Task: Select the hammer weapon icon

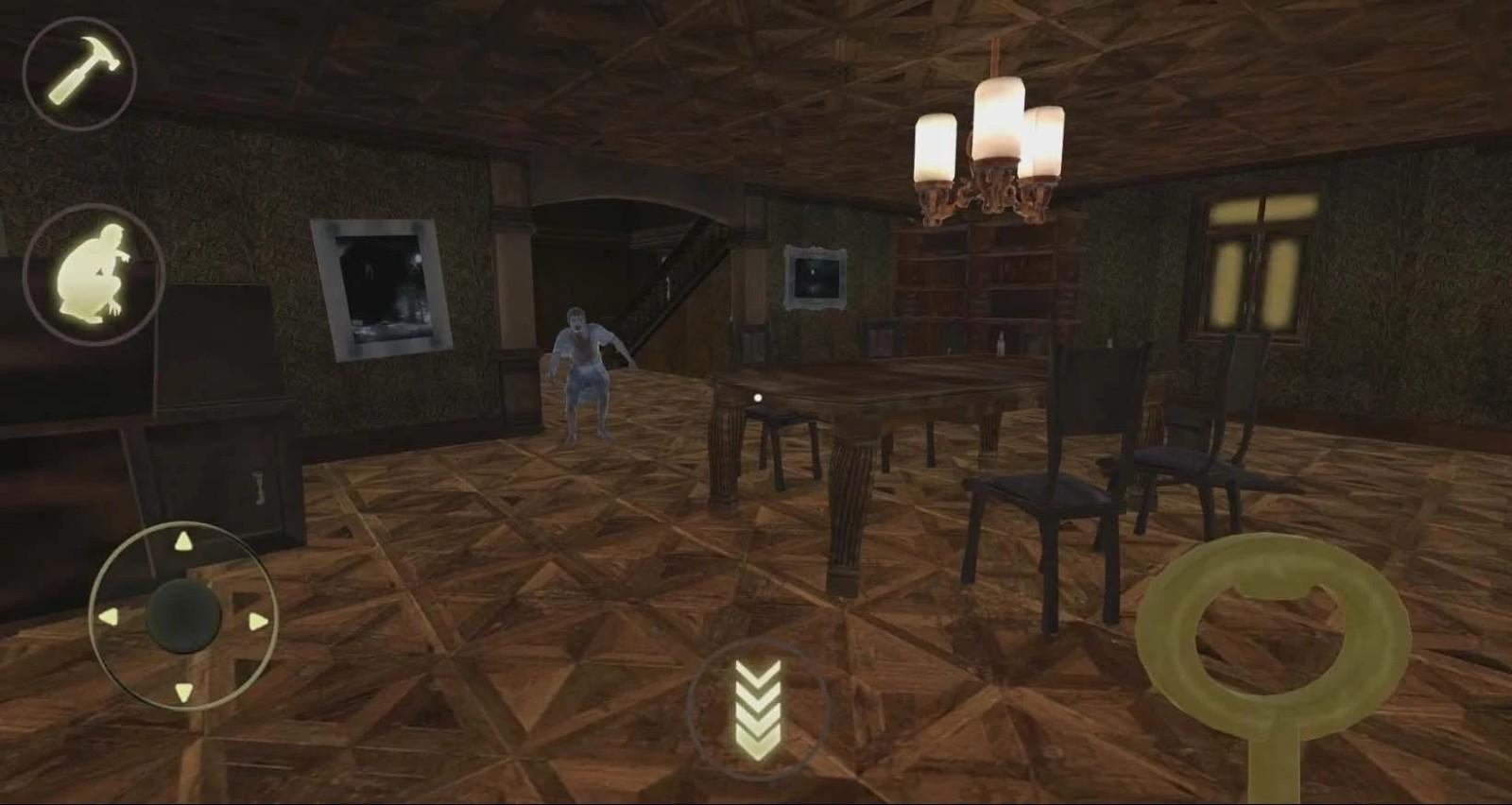Action: point(80,76)
